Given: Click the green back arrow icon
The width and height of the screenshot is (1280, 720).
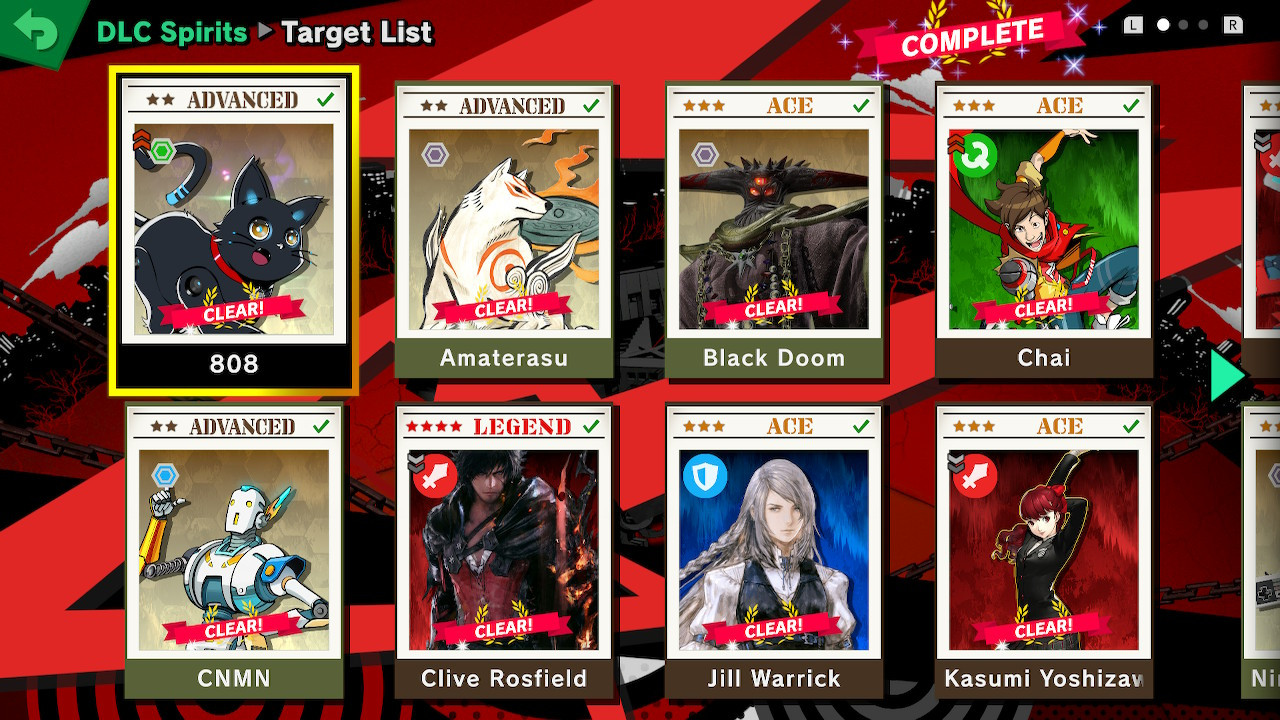Looking at the screenshot, I should pos(33,30).
